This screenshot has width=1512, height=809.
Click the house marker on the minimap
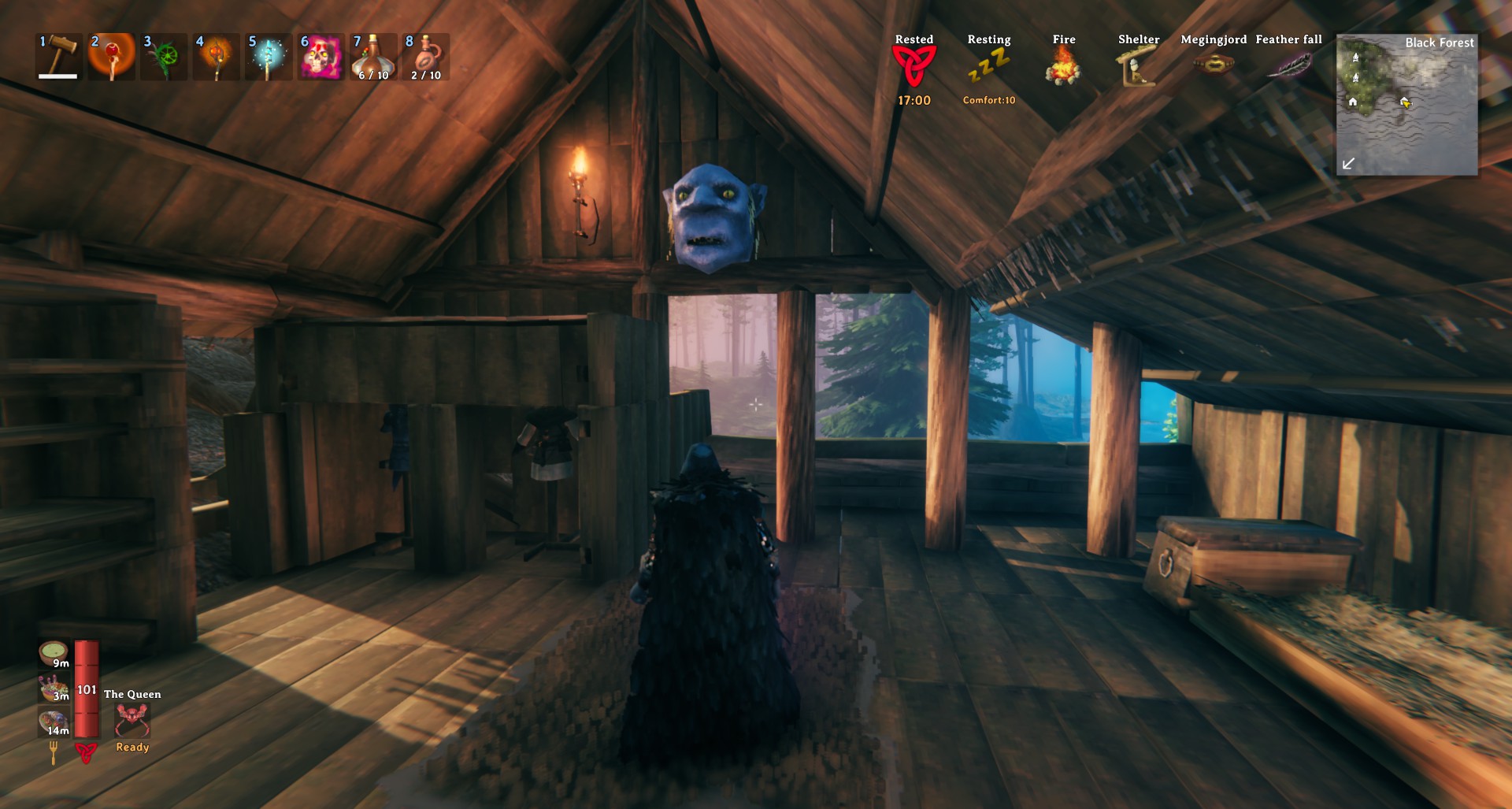pyautogui.click(x=1352, y=102)
